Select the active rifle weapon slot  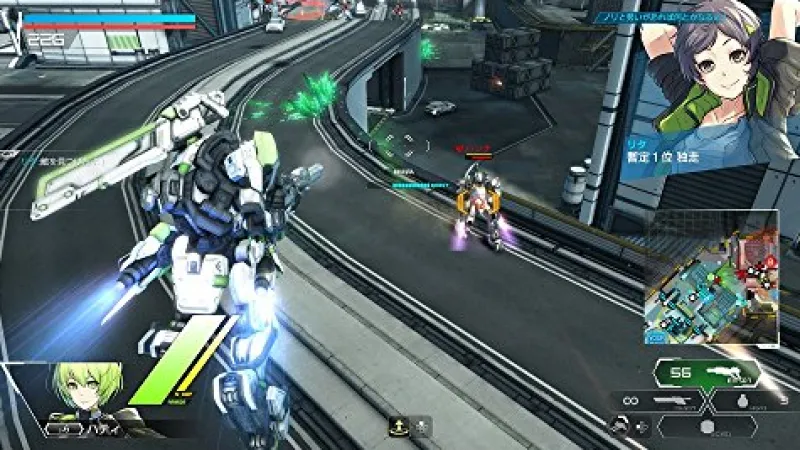coord(706,373)
